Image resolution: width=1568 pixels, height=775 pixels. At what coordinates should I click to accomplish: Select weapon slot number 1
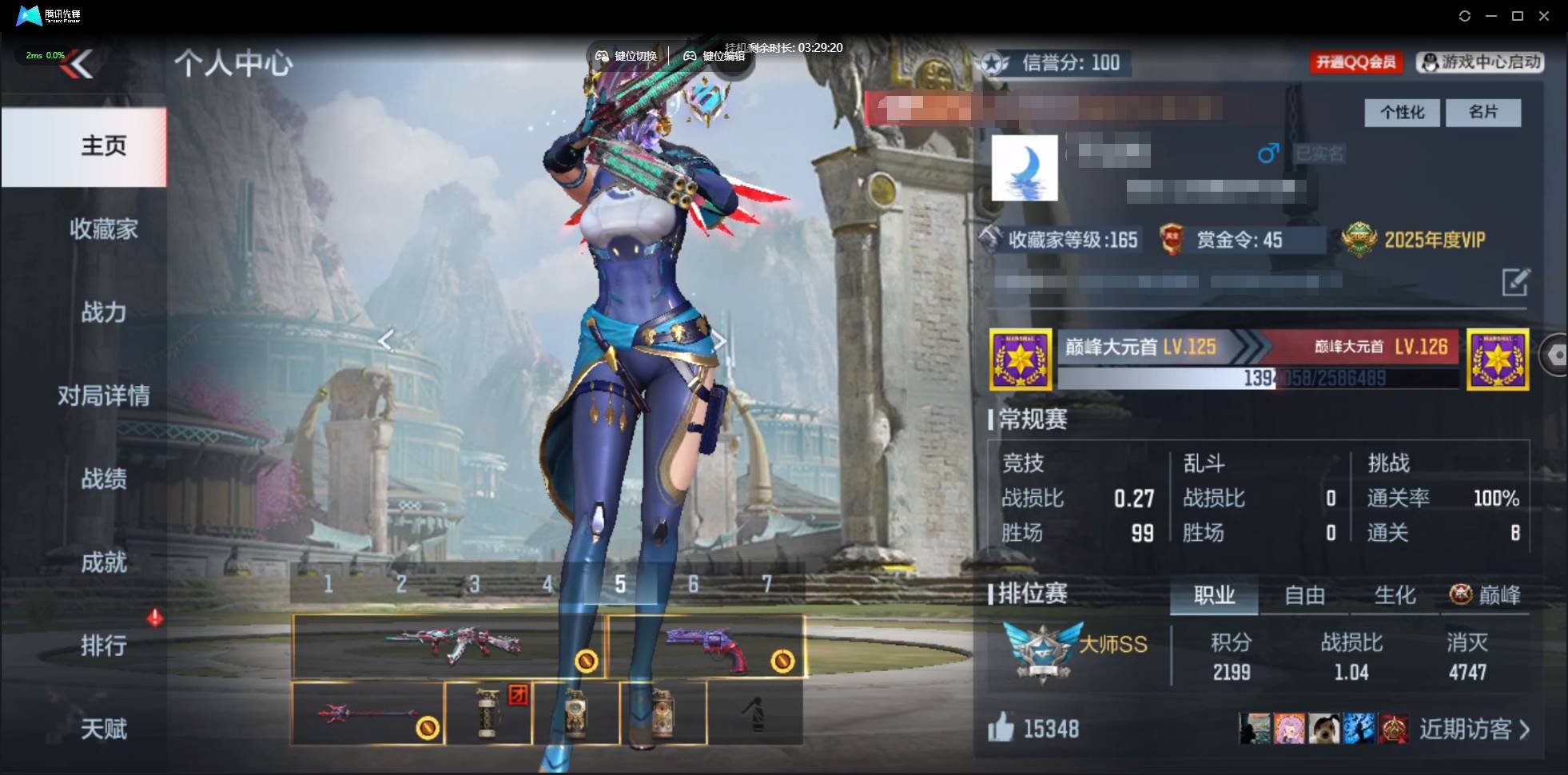pos(329,583)
